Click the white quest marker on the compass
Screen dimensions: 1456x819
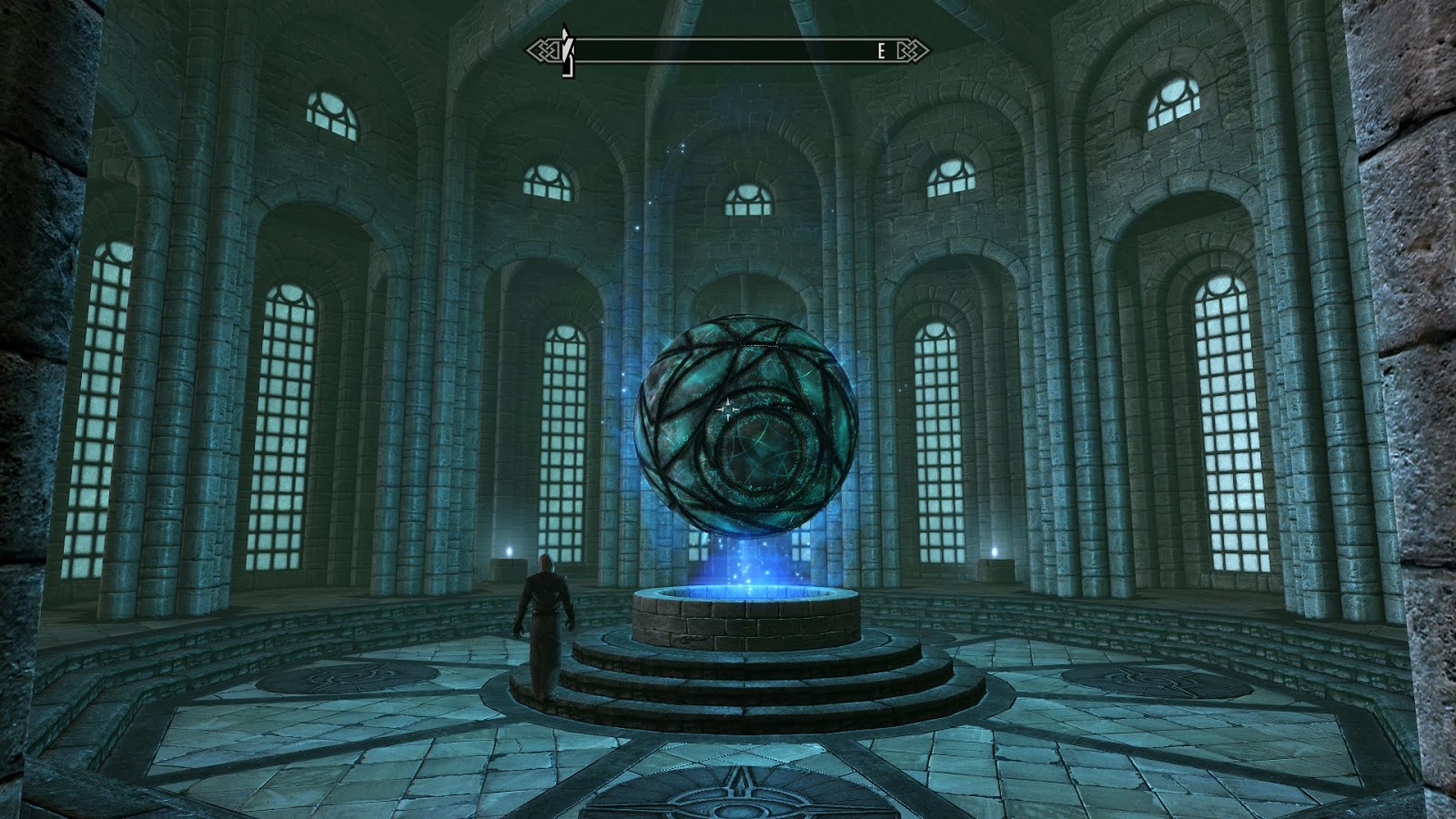(567, 50)
